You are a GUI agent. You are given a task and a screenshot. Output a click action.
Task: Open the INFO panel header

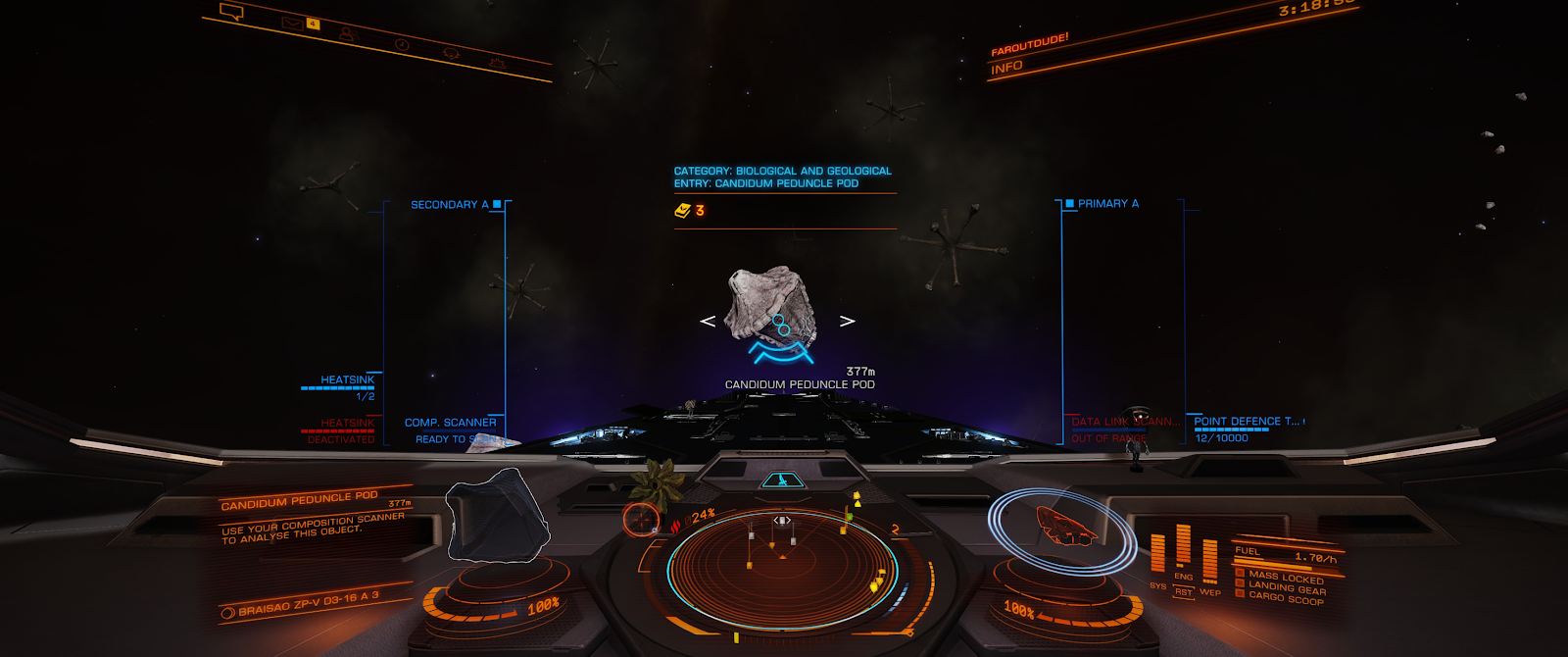(x=1006, y=68)
